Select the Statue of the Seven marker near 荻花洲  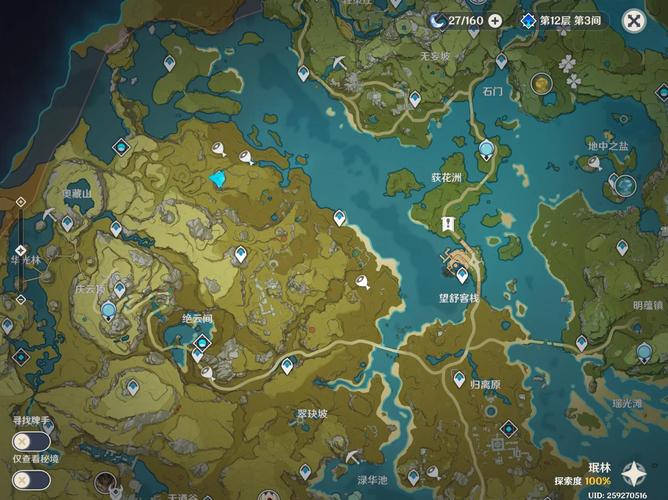486,151
